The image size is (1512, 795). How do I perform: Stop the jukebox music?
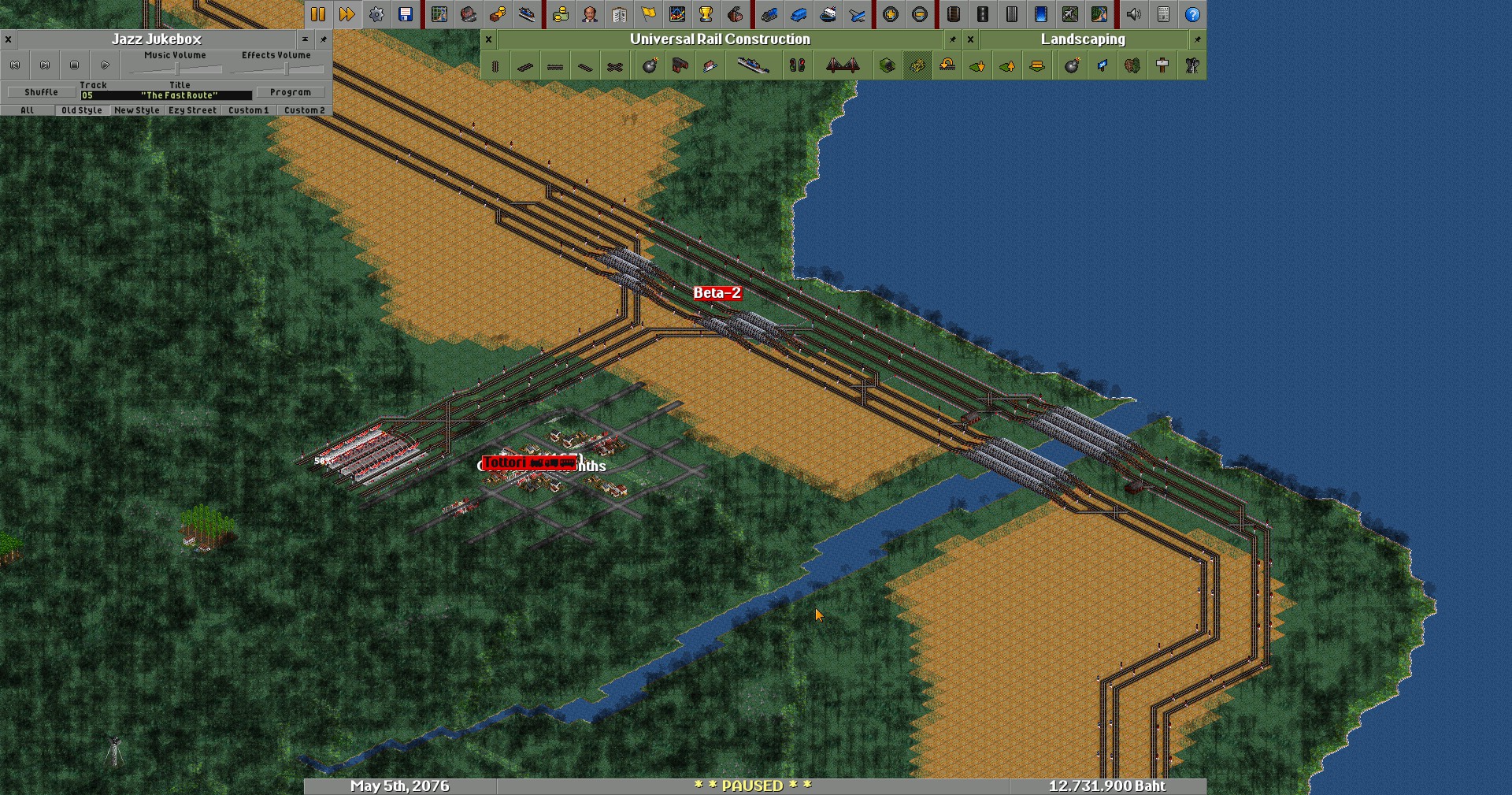pos(75,65)
